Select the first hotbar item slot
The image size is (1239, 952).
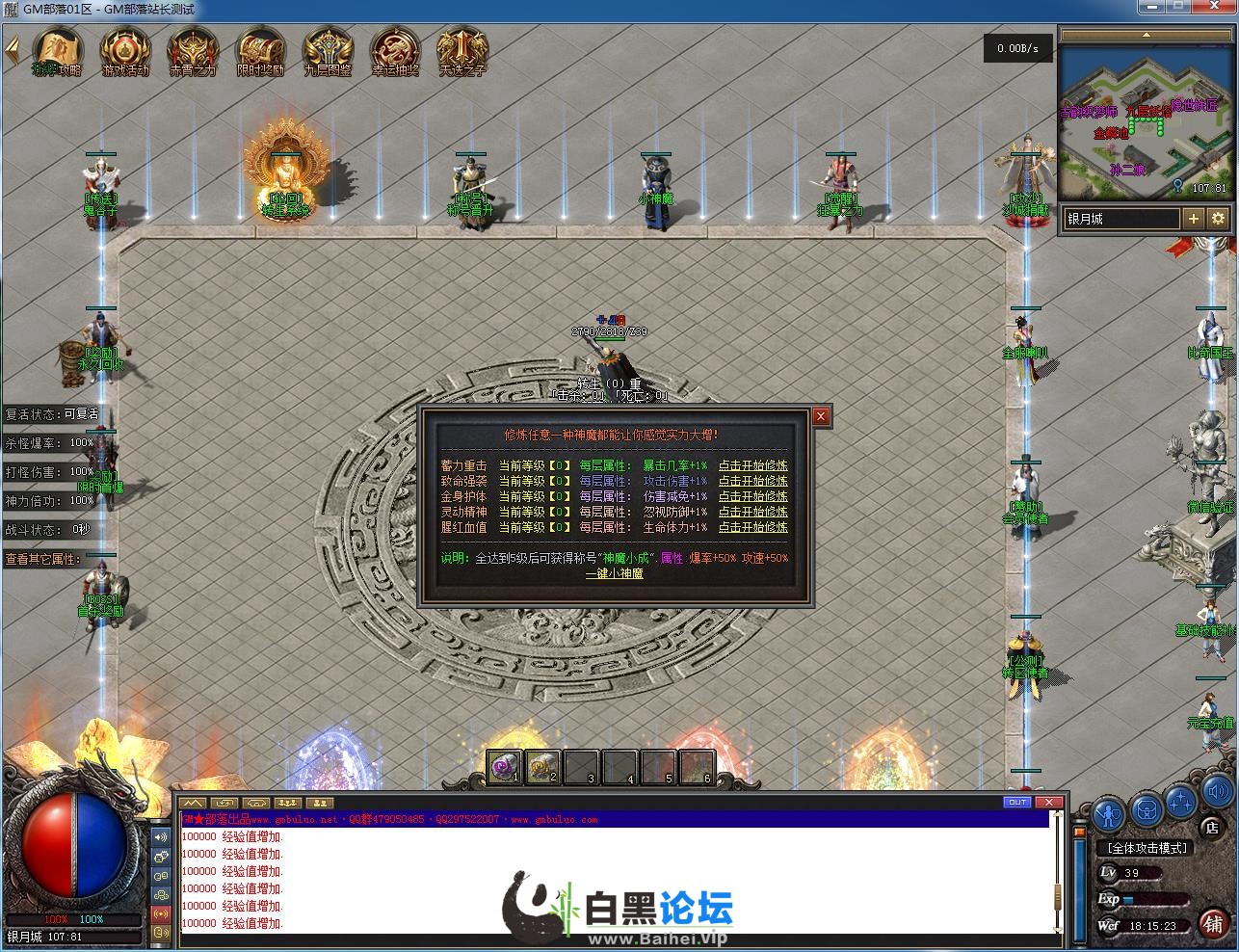coord(504,767)
